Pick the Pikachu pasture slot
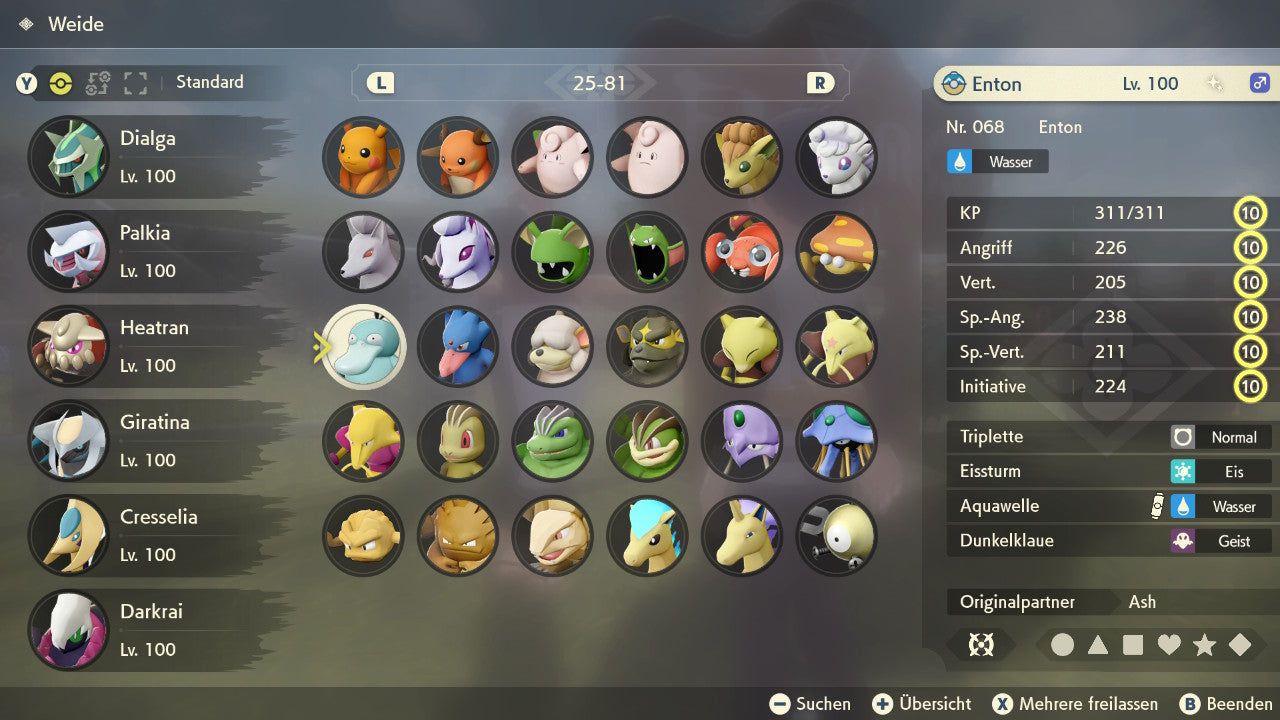1280x720 pixels. (x=363, y=157)
